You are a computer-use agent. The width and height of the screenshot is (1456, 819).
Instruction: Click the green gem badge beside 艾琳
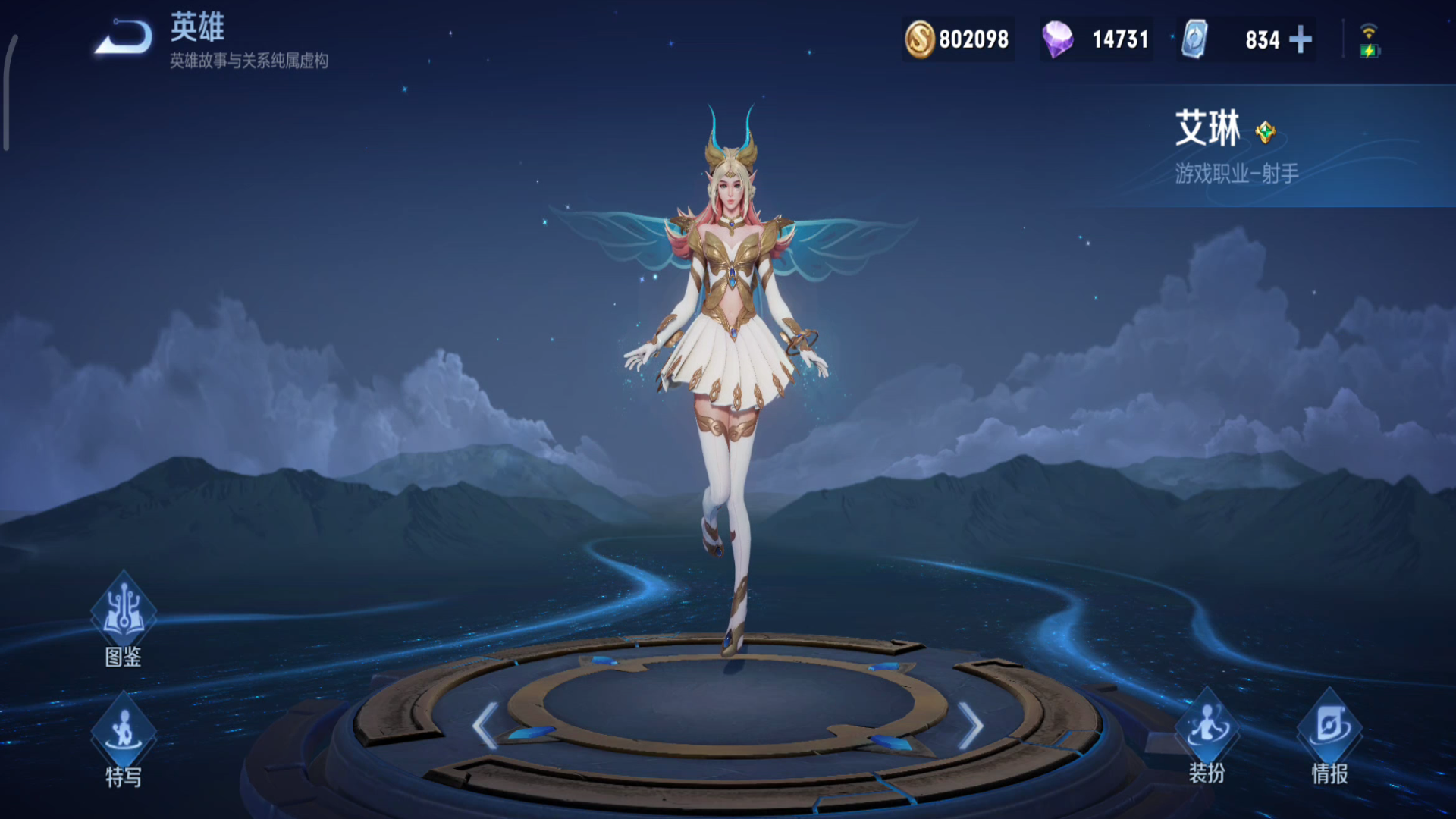[x=1265, y=132]
